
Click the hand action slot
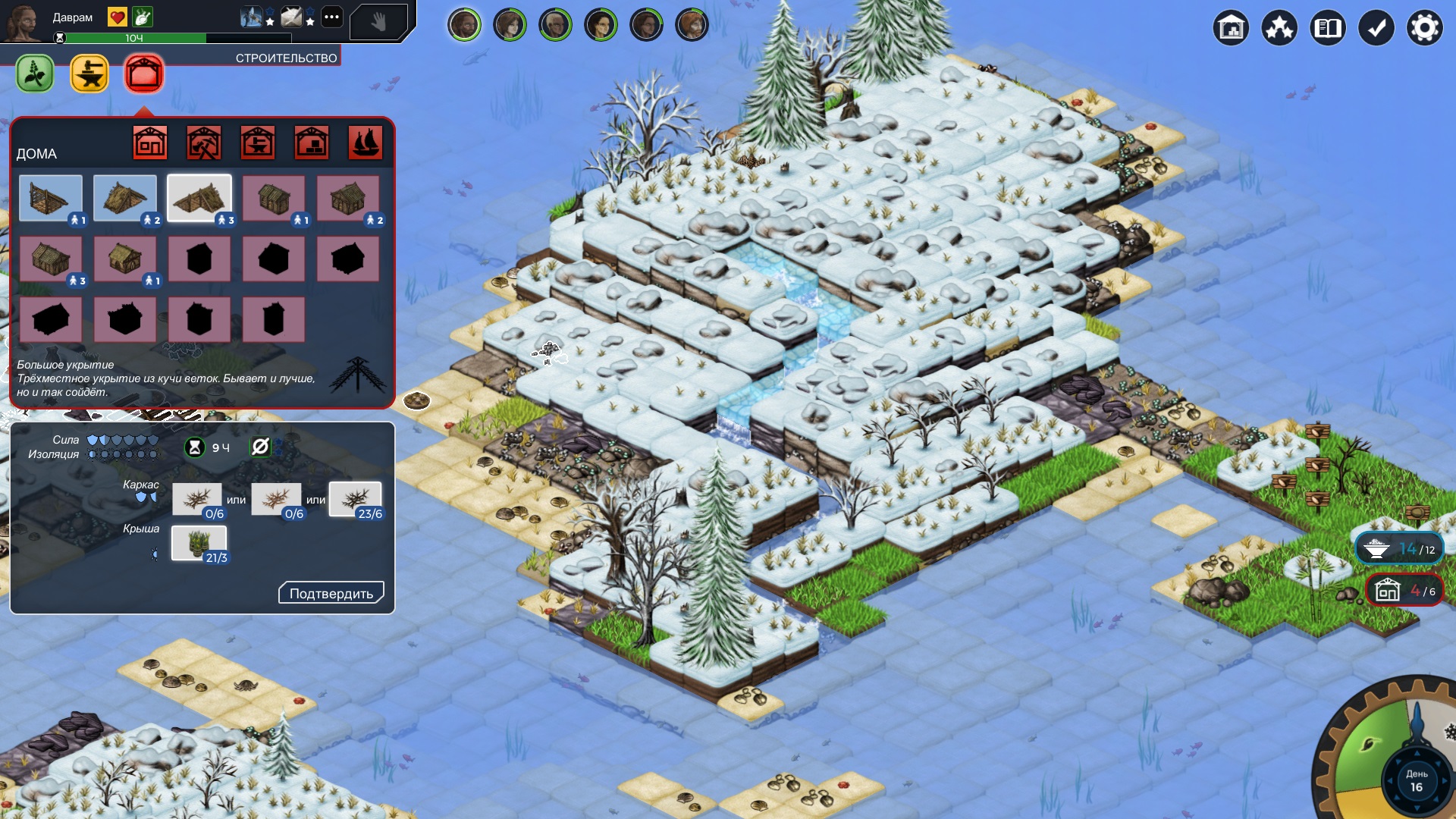coord(378,23)
